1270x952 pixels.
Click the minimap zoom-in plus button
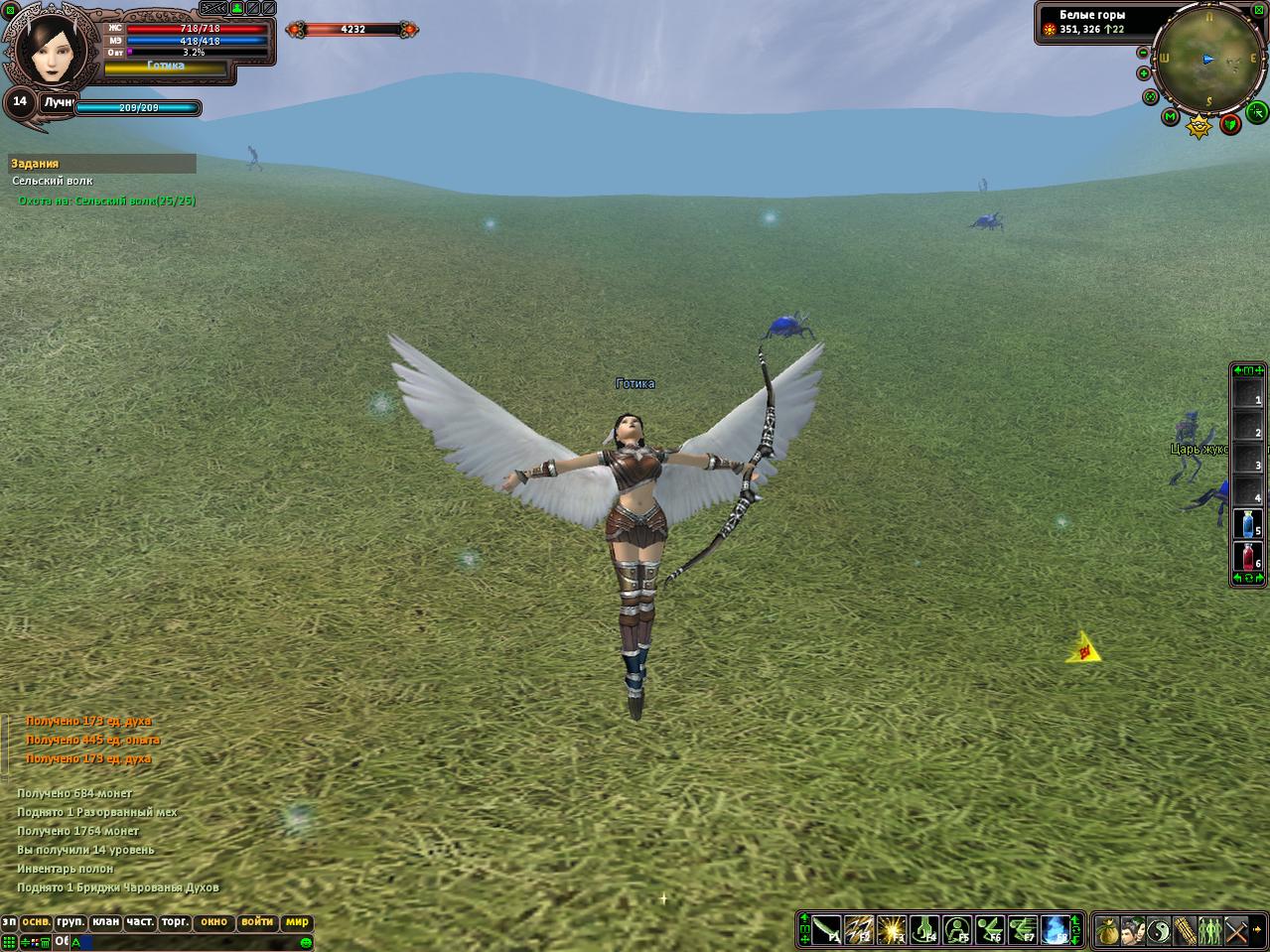(x=1143, y=73)
